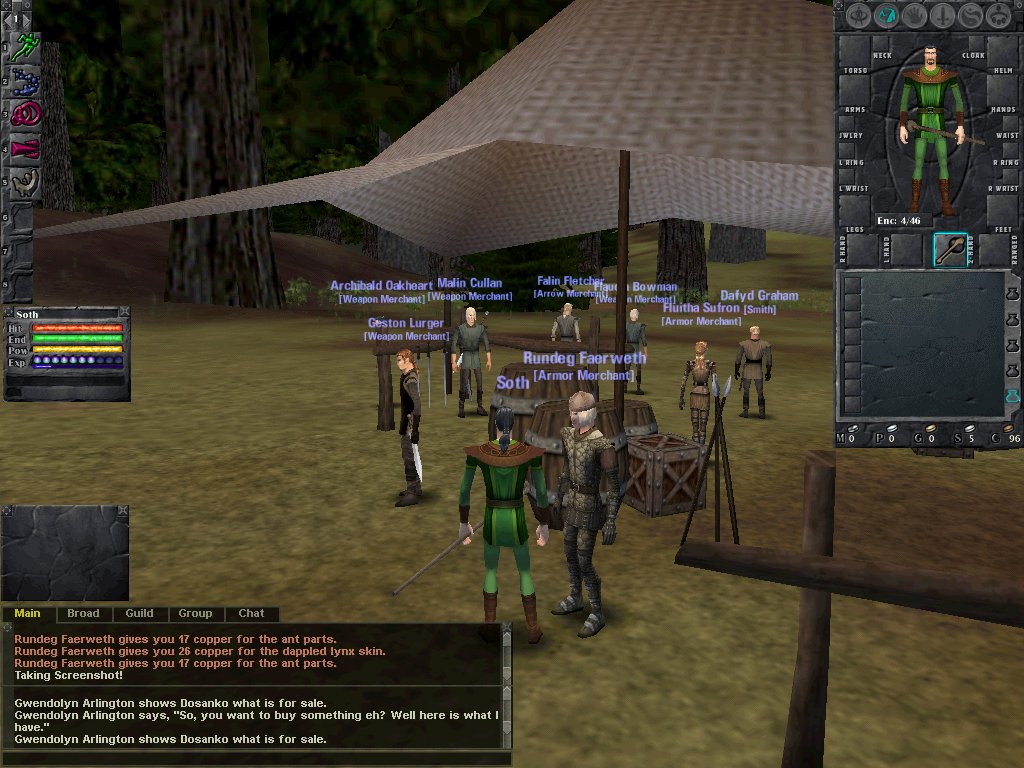Go to the previous hotbar page arrow

[x=10, y=19]
